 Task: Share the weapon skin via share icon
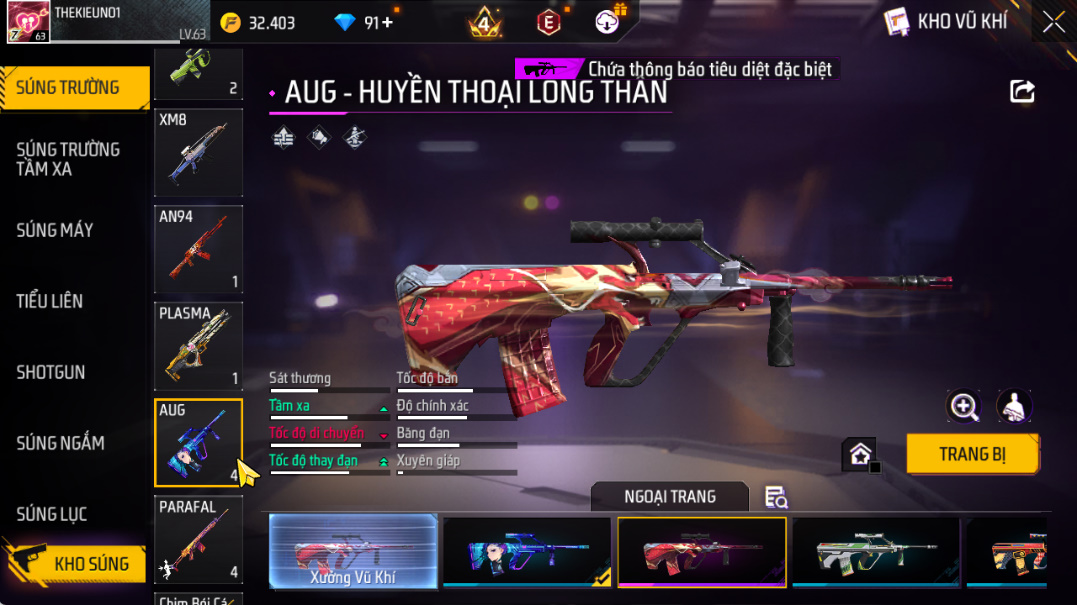[1022, 92]
